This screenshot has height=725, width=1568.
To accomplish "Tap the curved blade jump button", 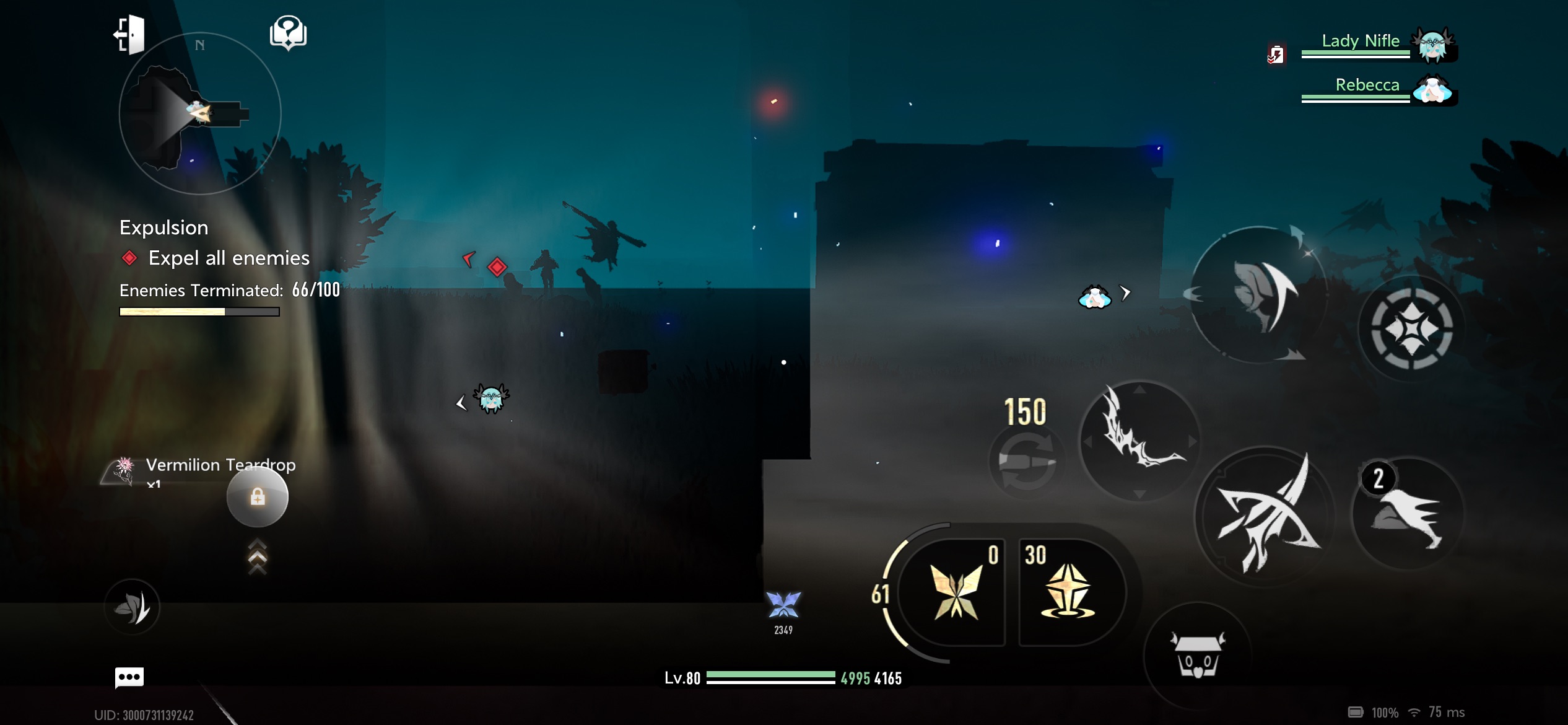I will (x=1258, y=294).
